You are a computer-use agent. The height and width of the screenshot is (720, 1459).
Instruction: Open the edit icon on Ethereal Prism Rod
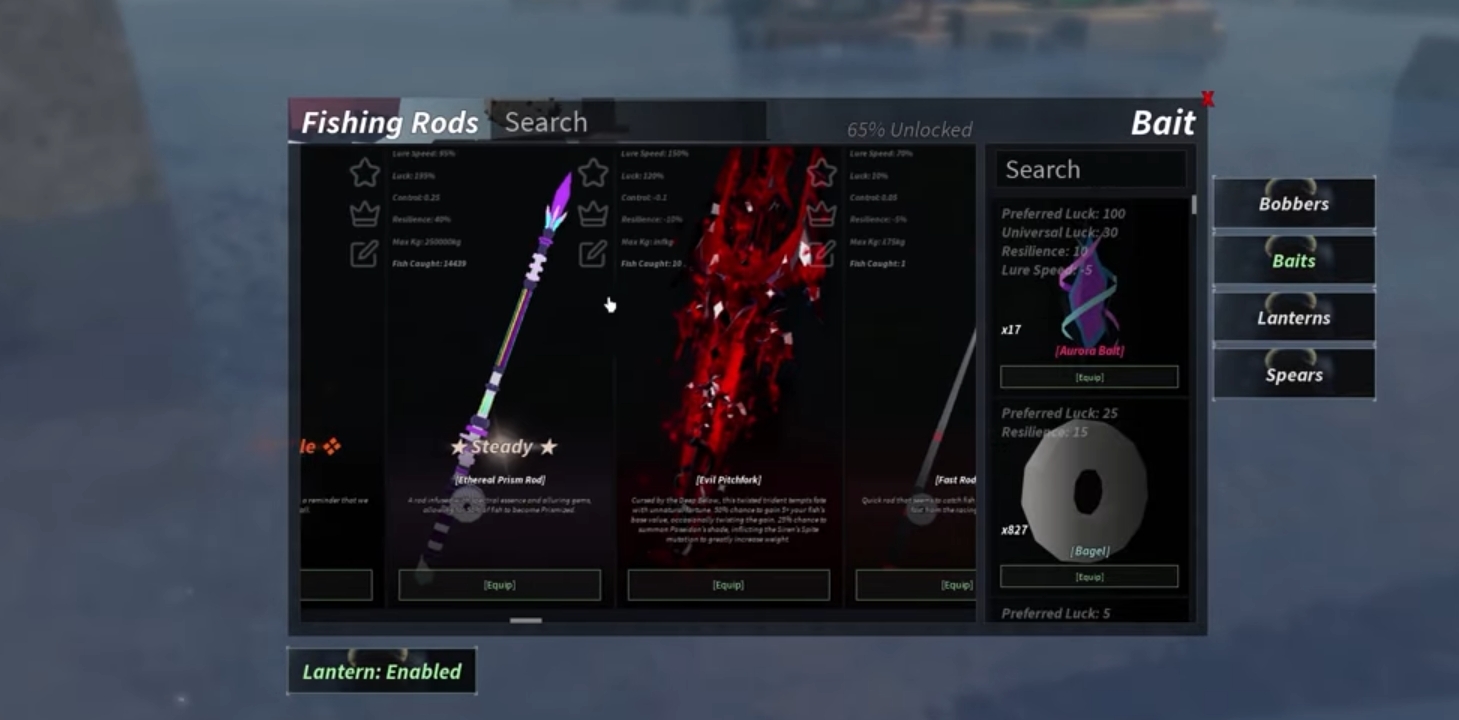[591, 253]
